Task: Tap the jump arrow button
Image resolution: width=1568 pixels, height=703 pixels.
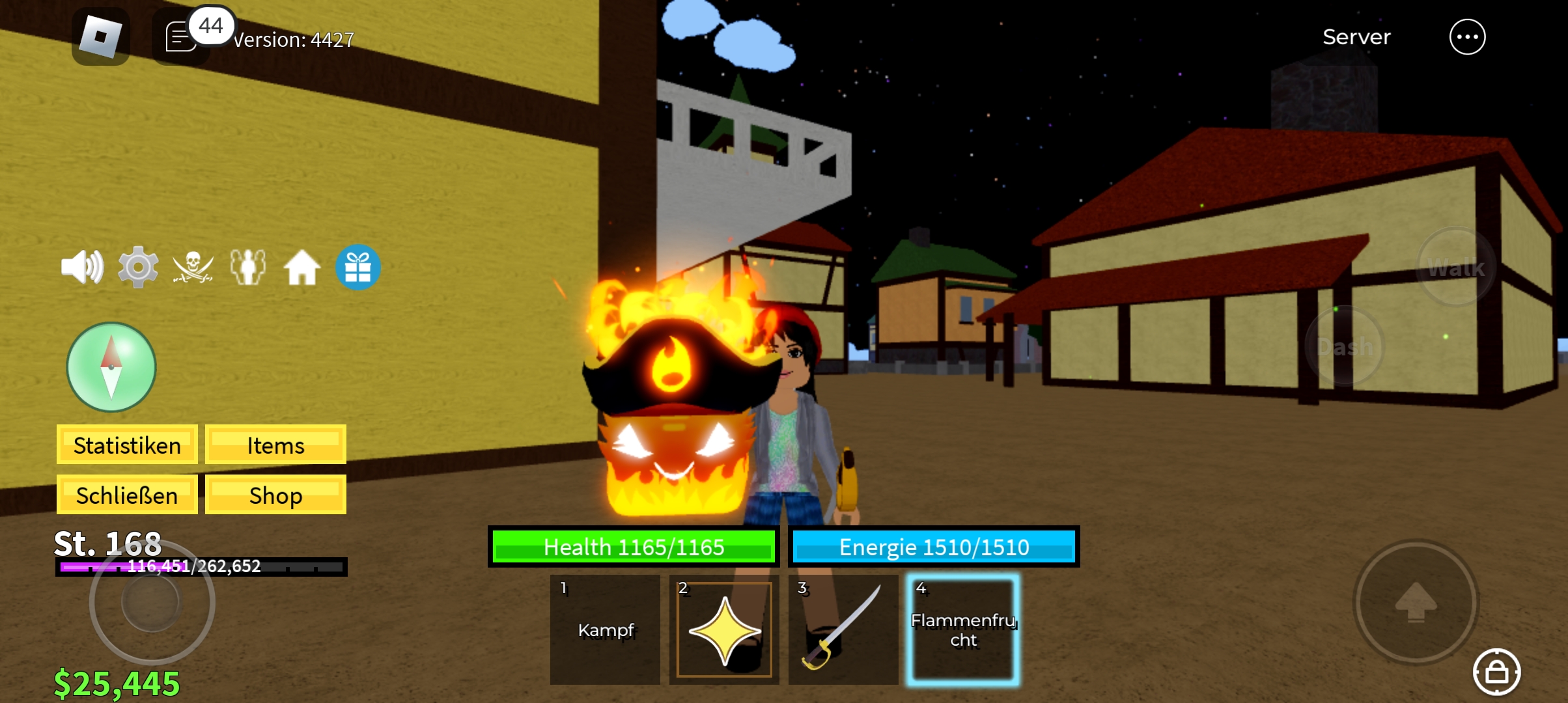Action: pyautogui.click(x=1416, y=602)
